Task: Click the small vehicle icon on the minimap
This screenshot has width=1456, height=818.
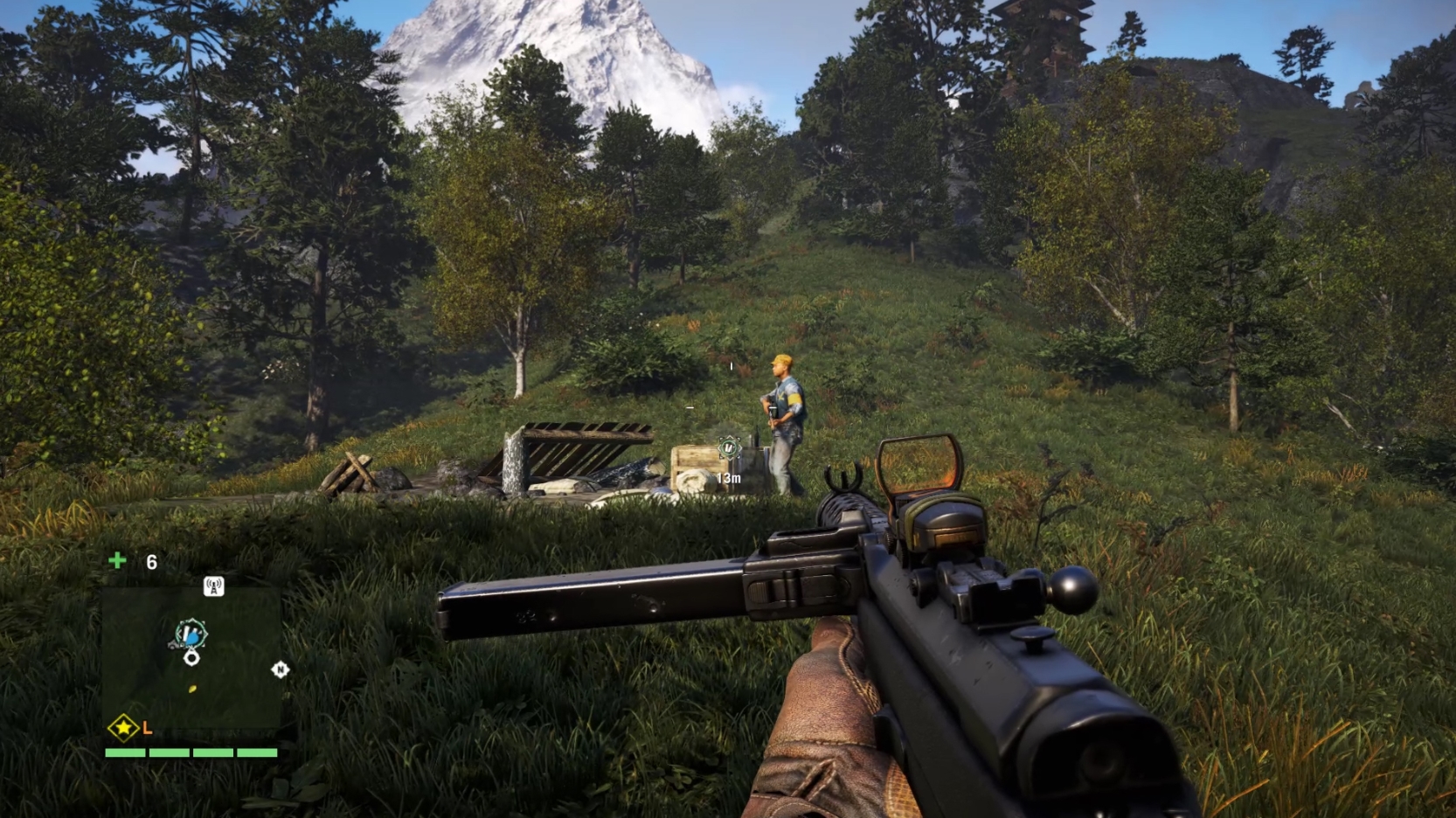Action: (x=174, y=645)
